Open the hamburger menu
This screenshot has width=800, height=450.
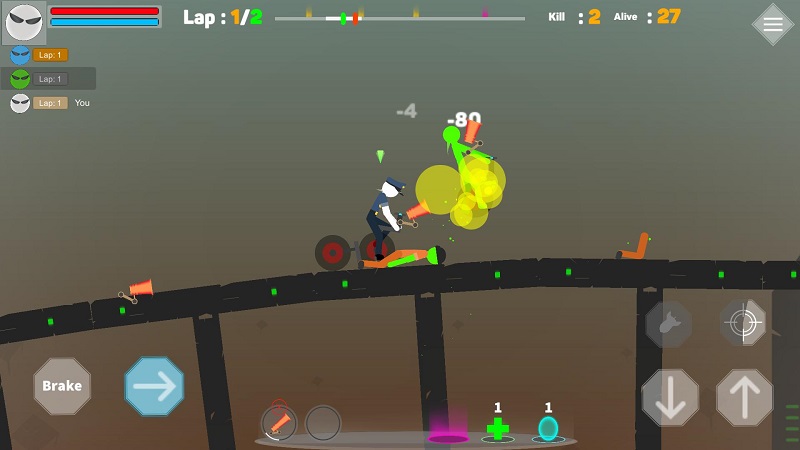pyautogui.click(x=772, y=25)
